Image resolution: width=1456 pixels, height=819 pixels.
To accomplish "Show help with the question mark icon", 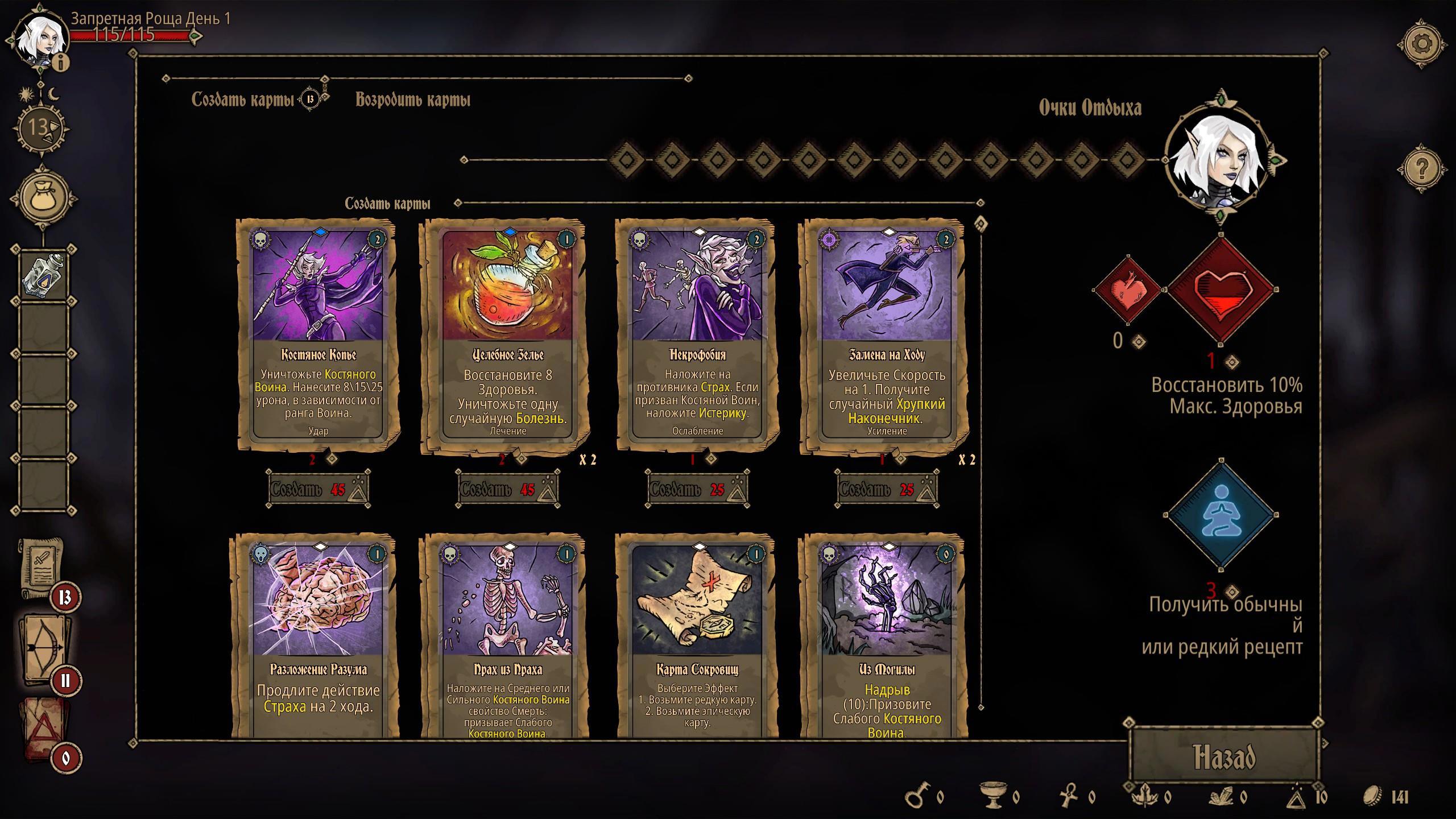I will 1421,169.
